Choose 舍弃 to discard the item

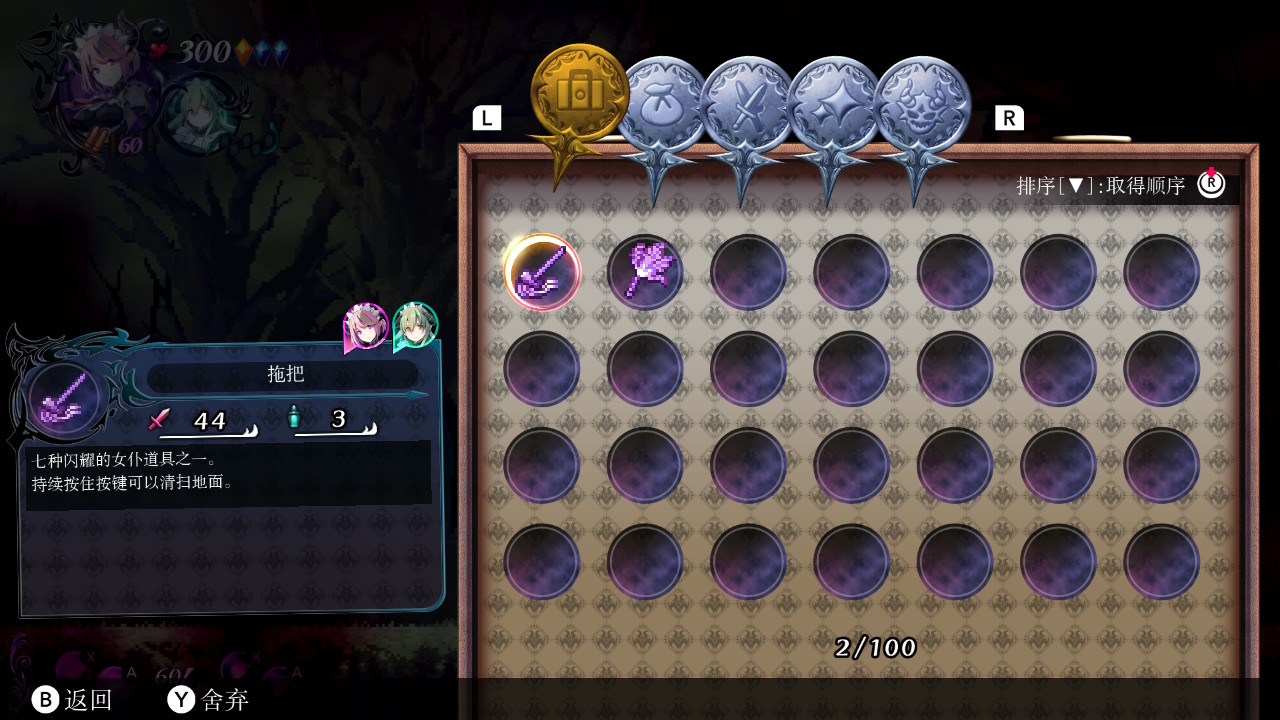208,700
